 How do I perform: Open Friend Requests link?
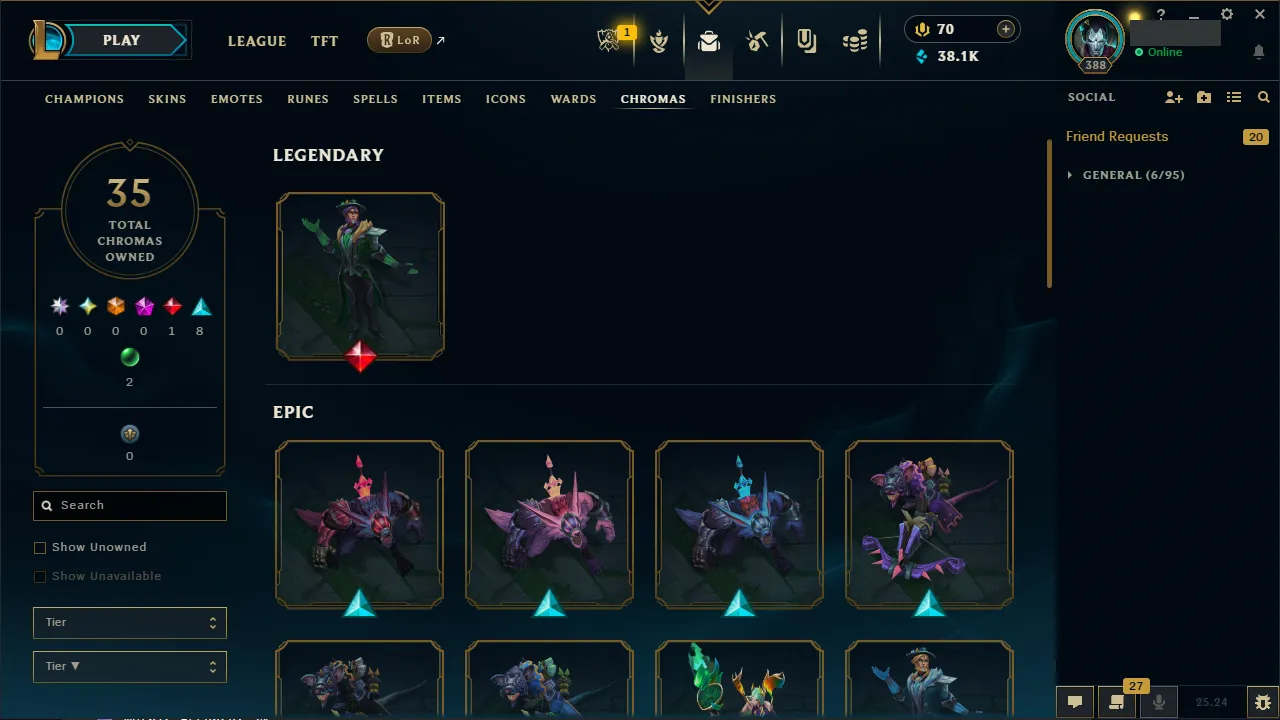point(1117,136)
